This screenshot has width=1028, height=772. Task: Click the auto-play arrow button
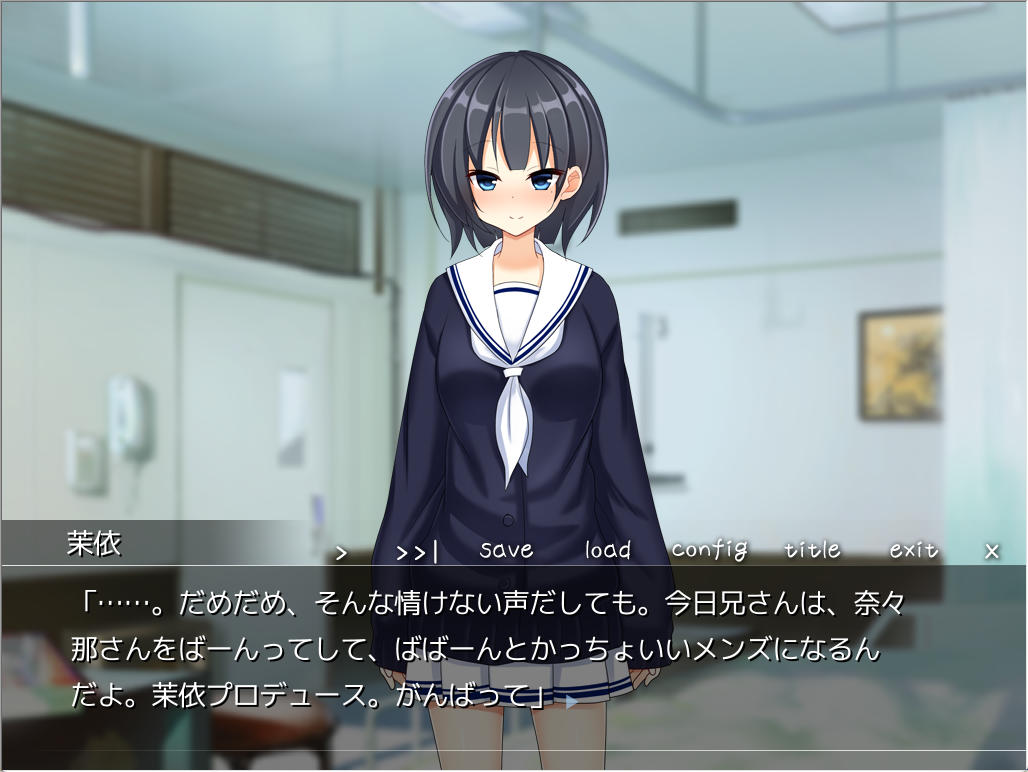(341, 552)
